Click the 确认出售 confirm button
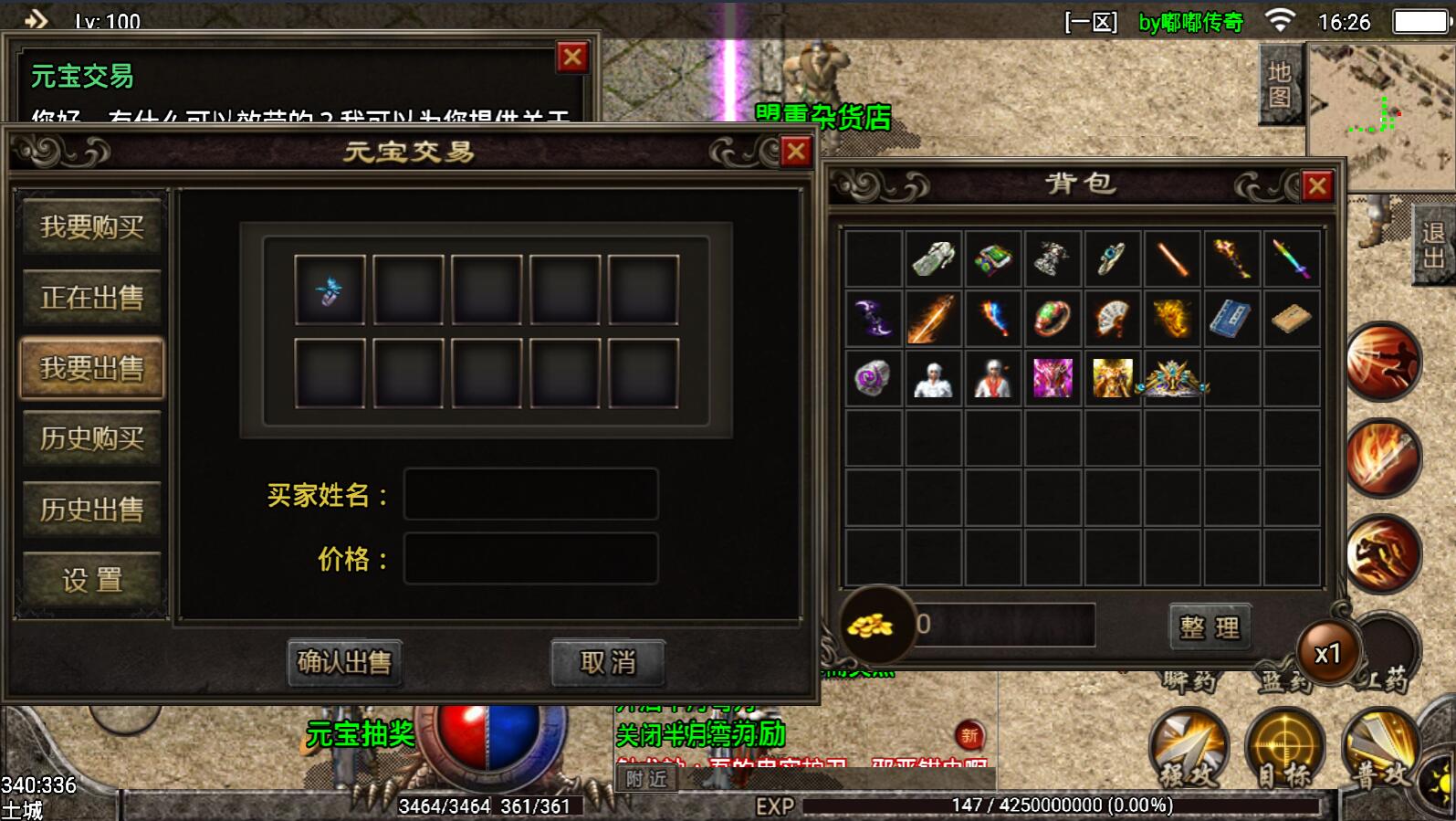1456x821 pixels. pos(344,662)
